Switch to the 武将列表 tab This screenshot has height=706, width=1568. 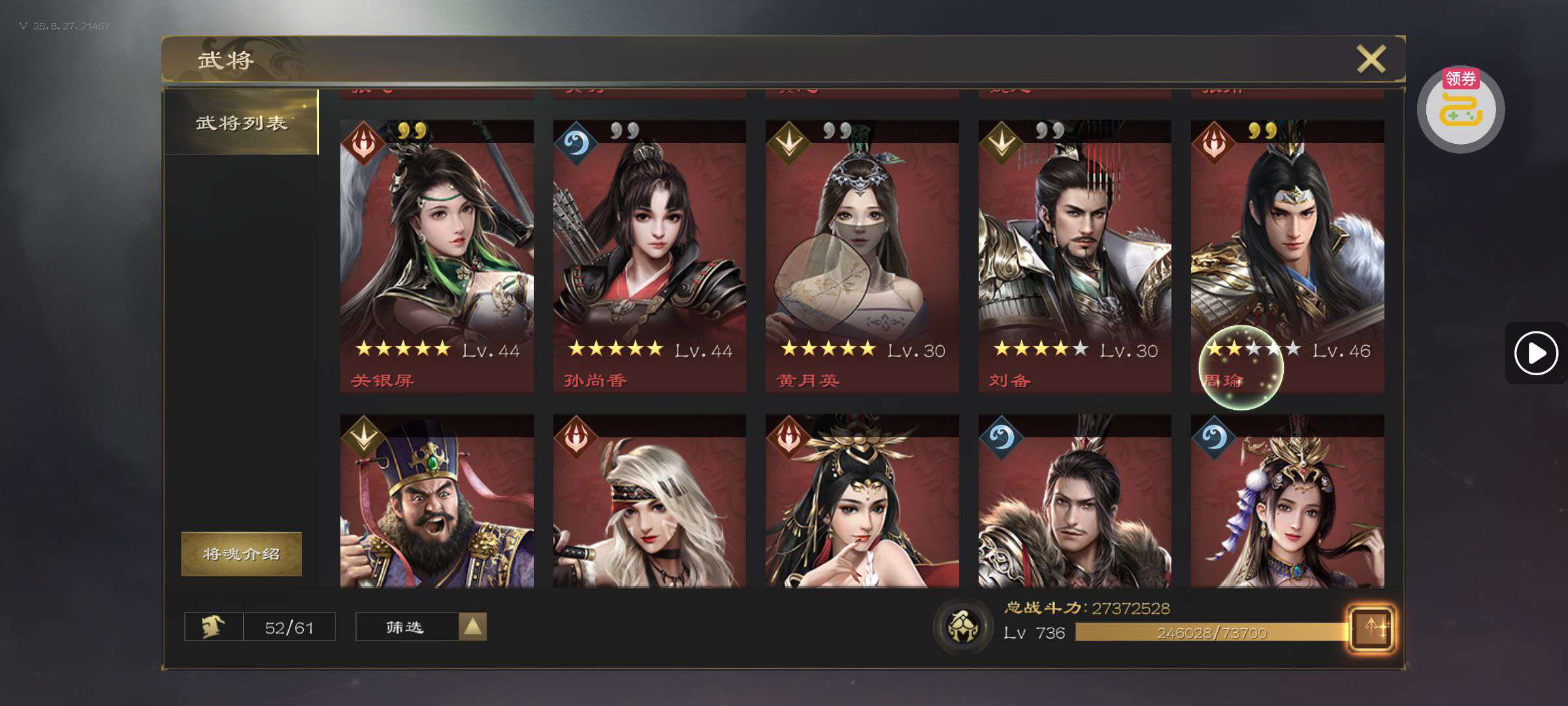pos(241,122)
